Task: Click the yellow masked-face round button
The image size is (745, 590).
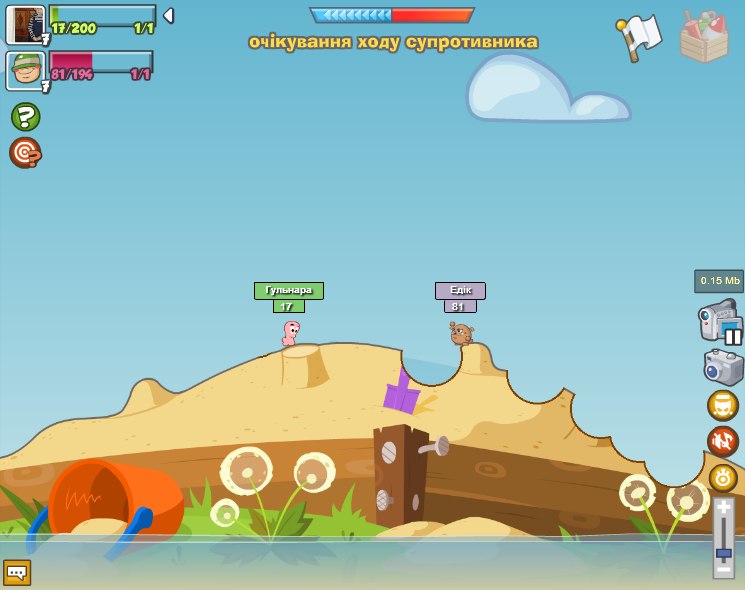Action: [x=723, y=405]
